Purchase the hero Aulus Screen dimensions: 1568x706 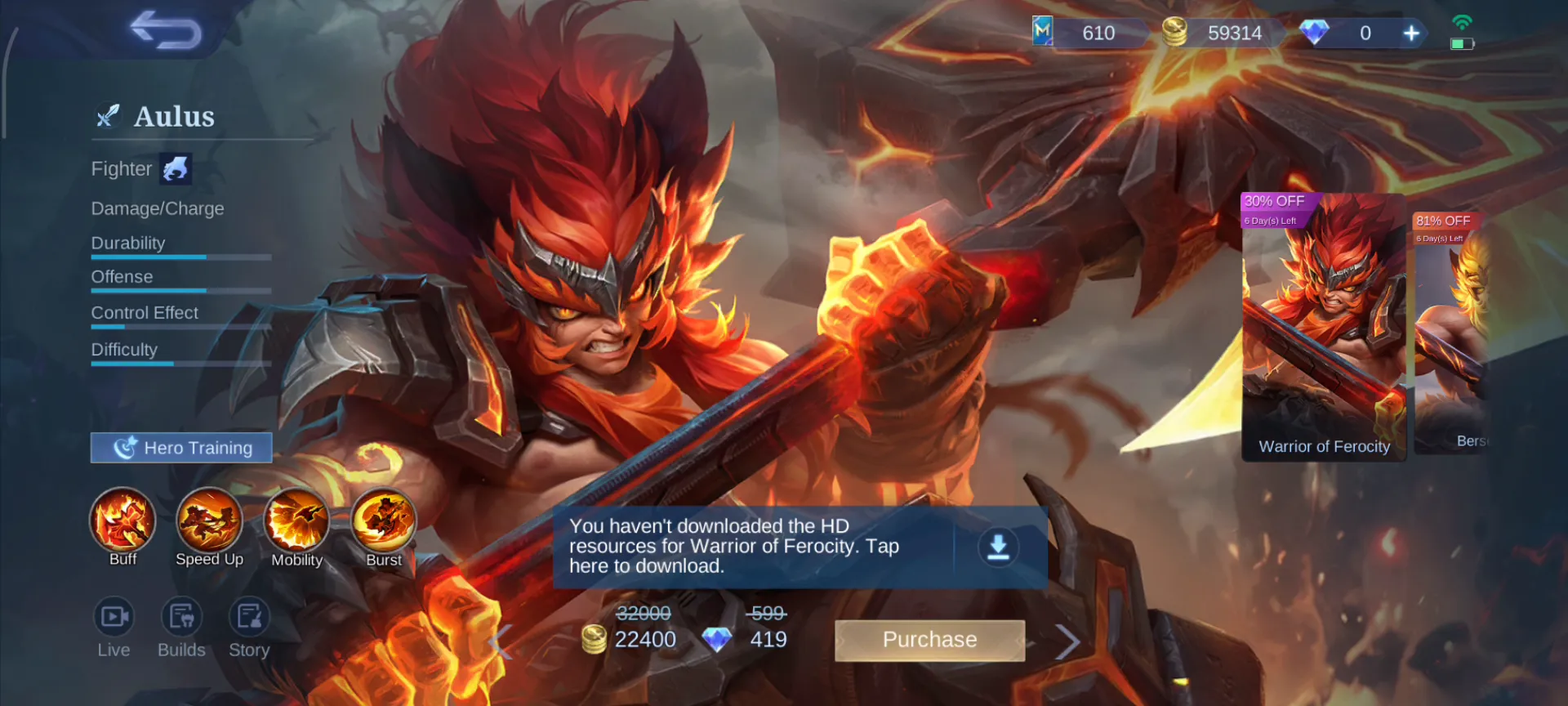click(929, 640)
